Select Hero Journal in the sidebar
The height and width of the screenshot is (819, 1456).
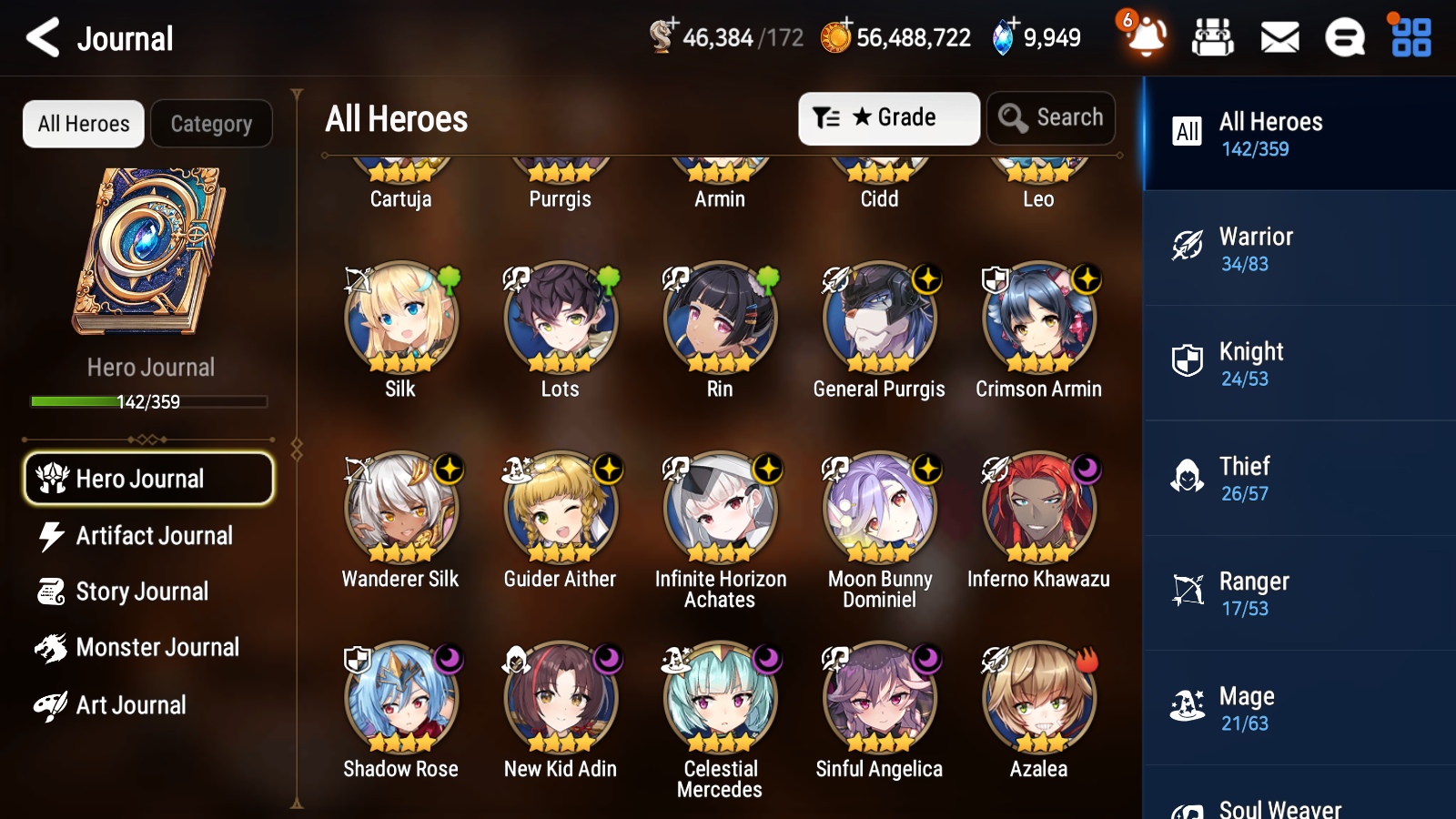click(148, 478)
